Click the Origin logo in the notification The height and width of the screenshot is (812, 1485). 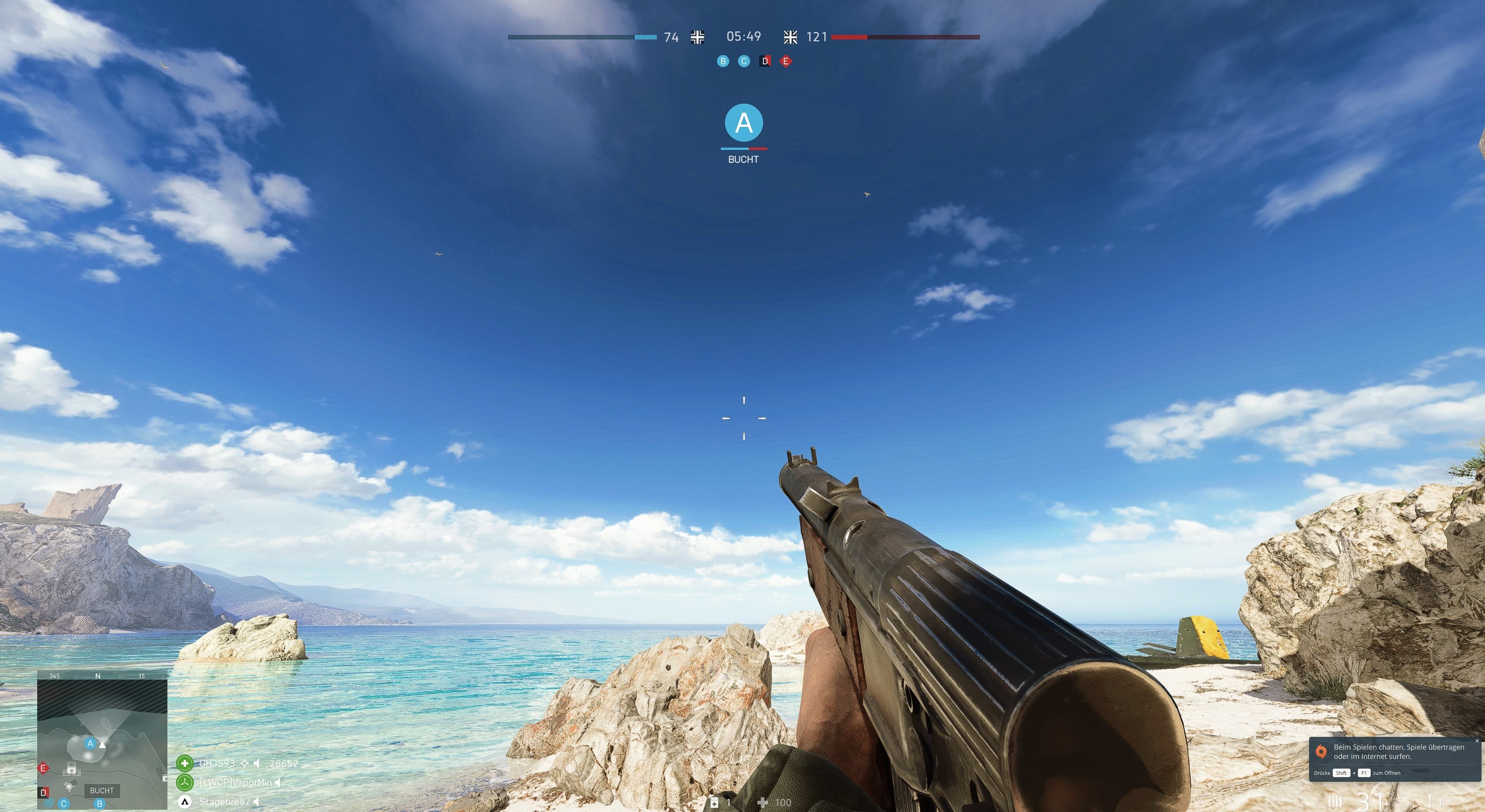[x=1322, y=752]
